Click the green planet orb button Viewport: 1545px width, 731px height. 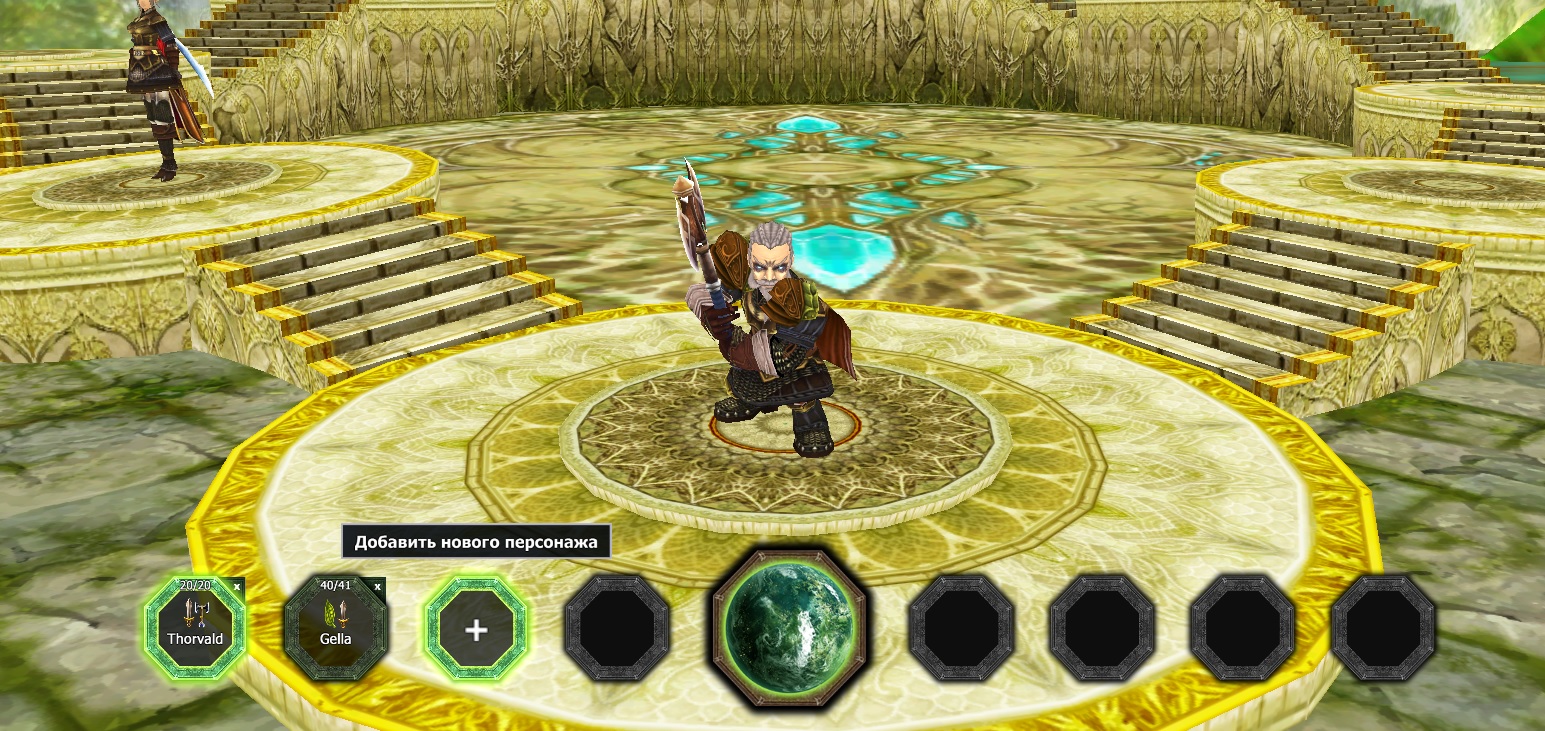789,627
